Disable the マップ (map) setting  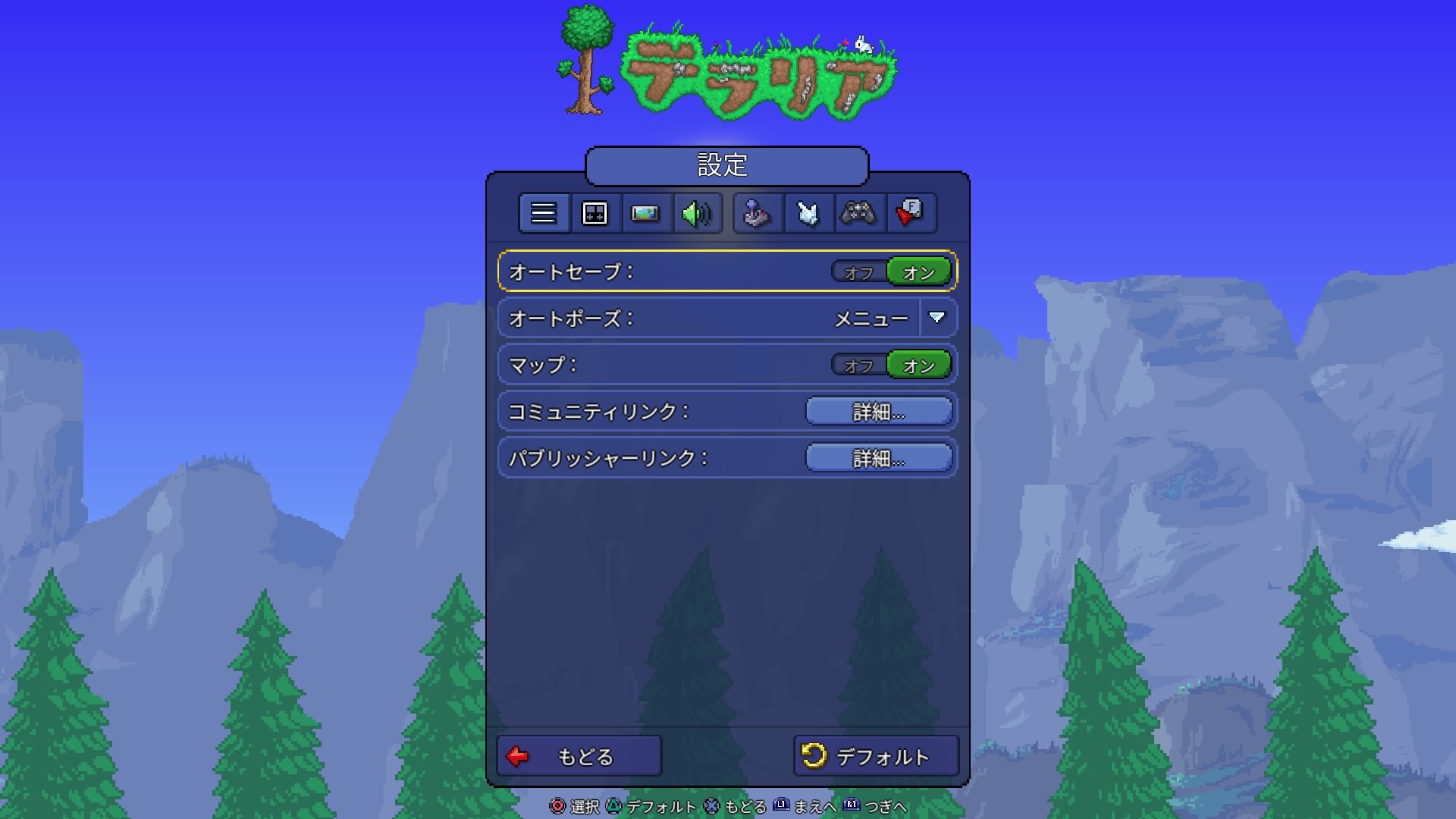coord(858,364)
